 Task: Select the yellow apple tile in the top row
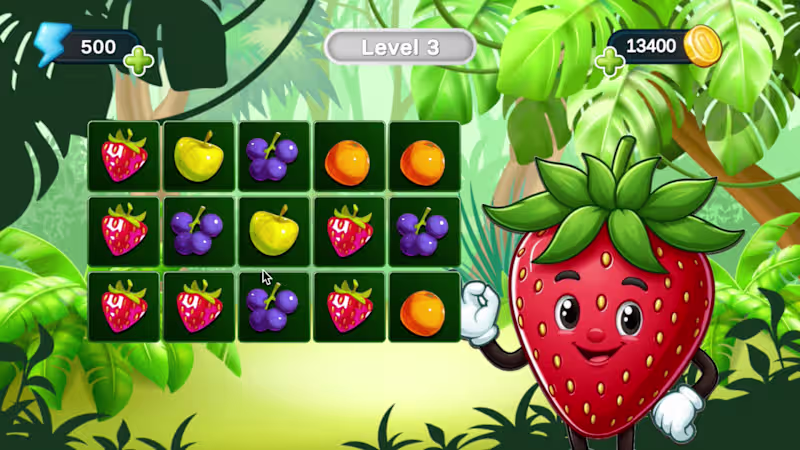pos(199,156)
